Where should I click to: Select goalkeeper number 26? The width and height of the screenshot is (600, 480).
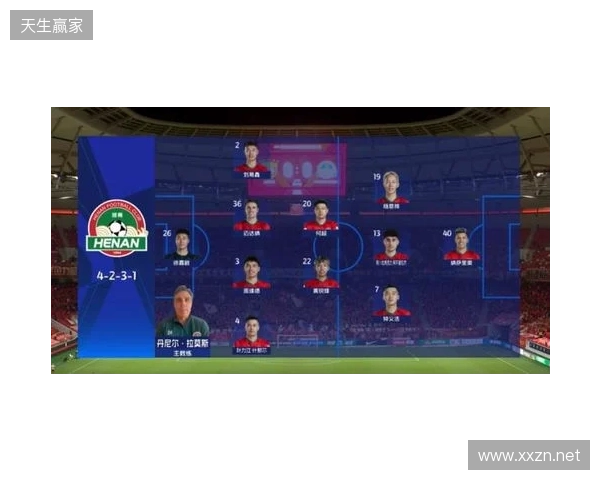pos(182,246)
